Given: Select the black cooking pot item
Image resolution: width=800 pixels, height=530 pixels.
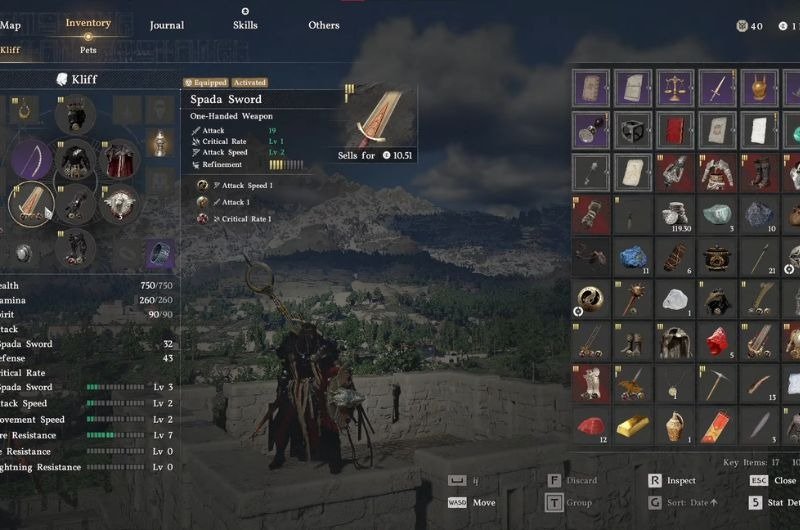Looking at the screenshot, I should (717, 257).
